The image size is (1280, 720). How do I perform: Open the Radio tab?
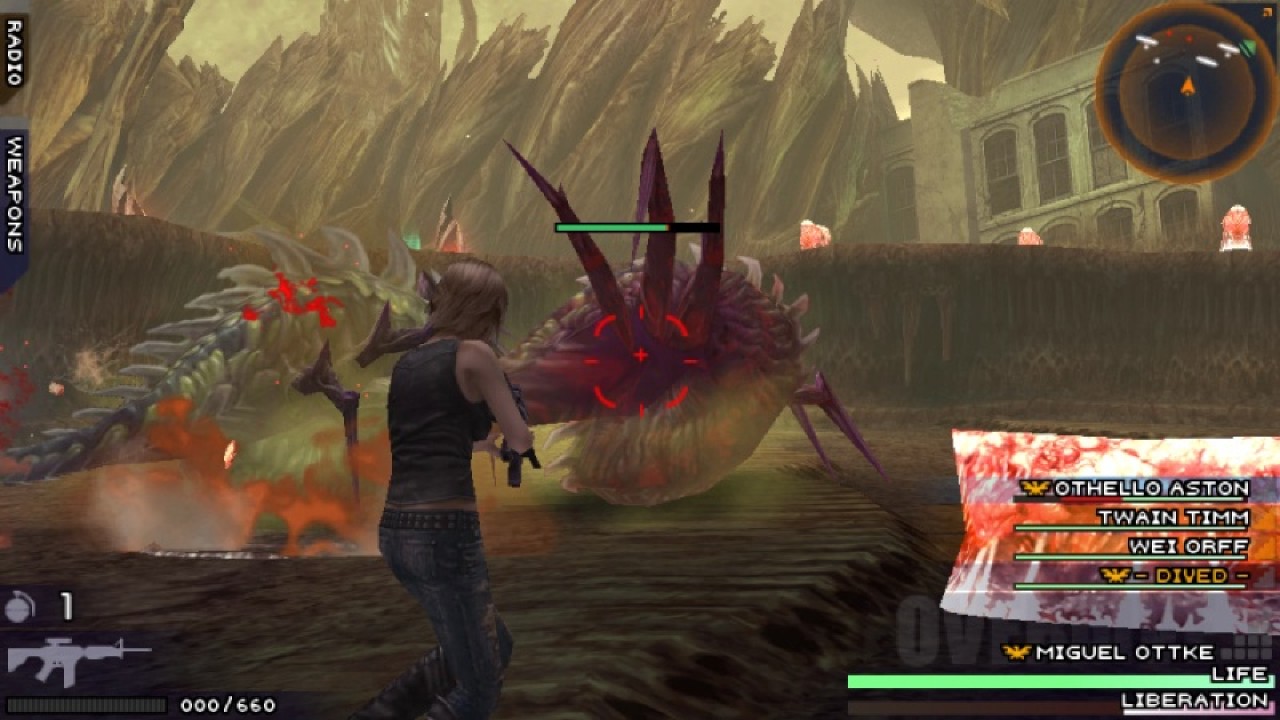[x=14, y=52]
